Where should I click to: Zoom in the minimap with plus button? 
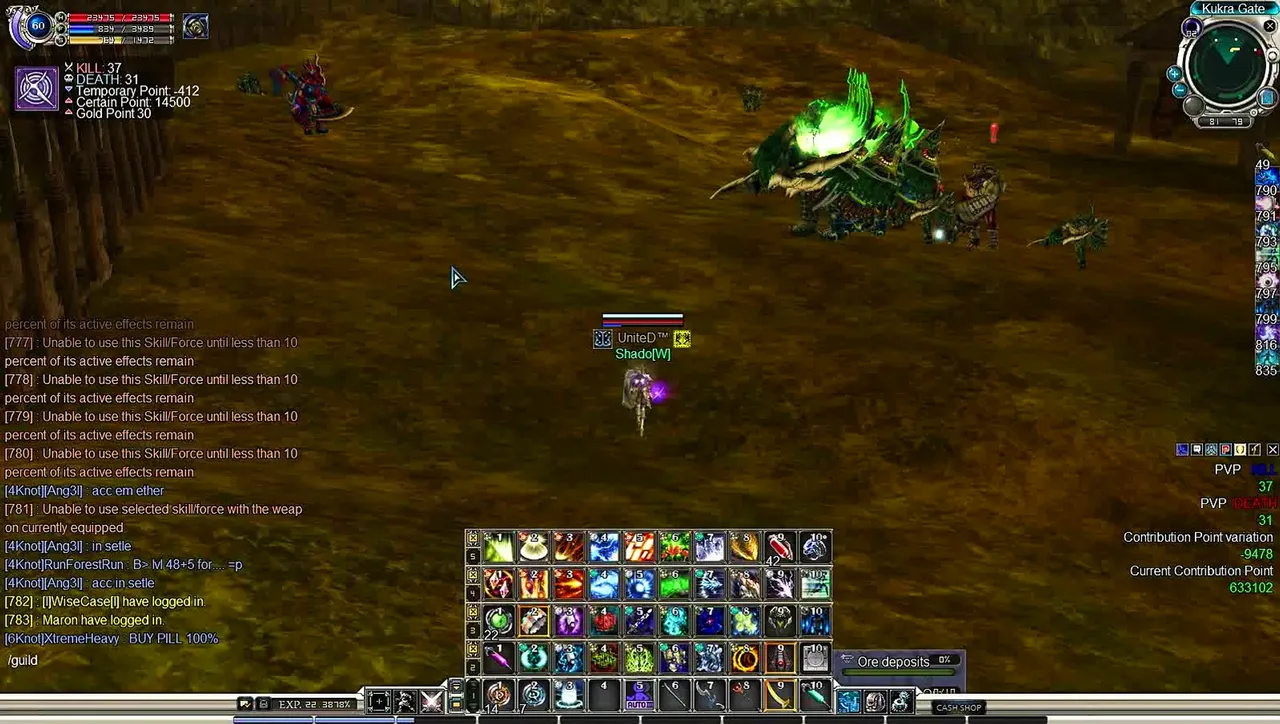click(1174, 74)
